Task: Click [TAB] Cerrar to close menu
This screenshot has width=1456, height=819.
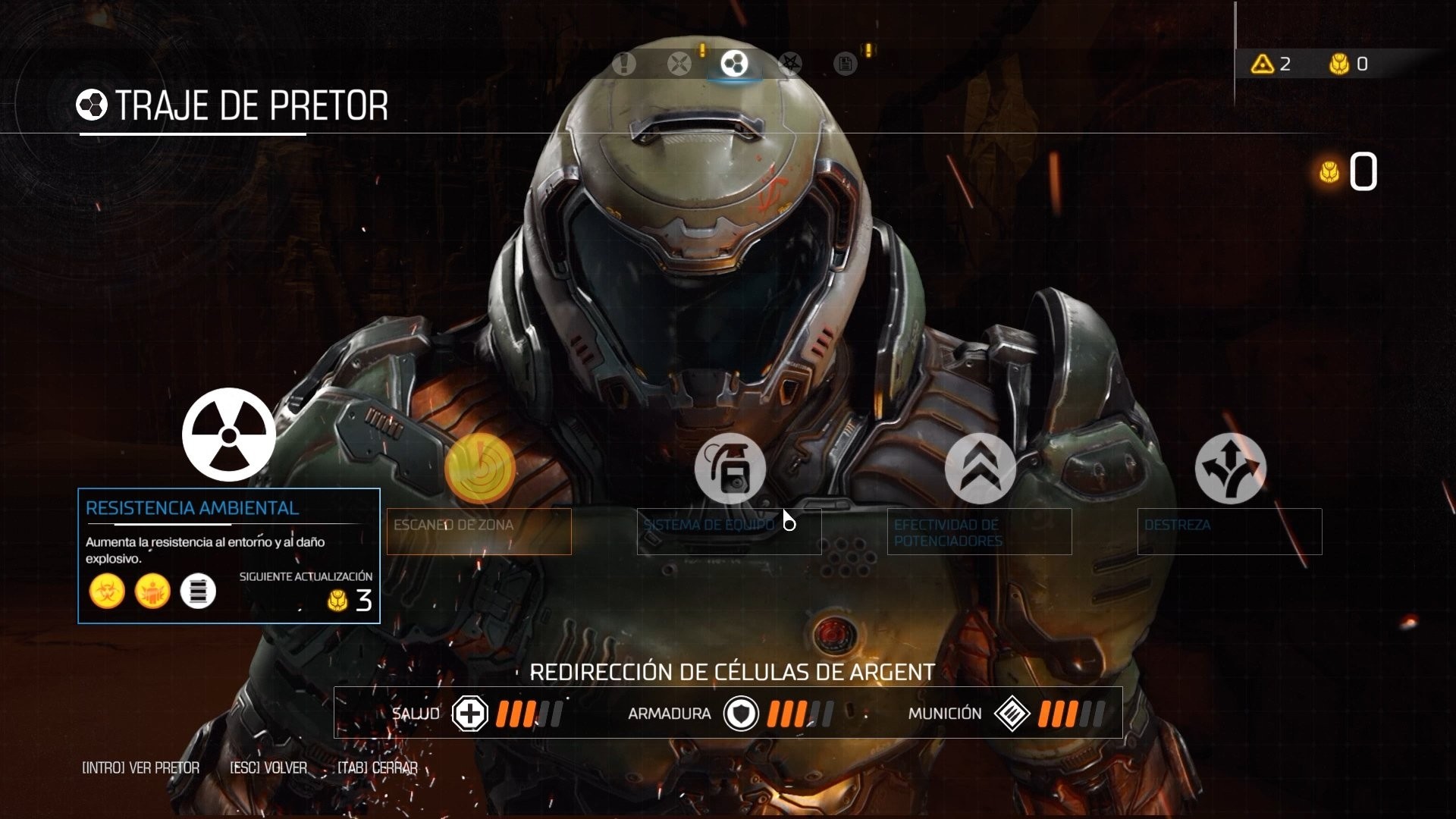Action: (378, 767)
